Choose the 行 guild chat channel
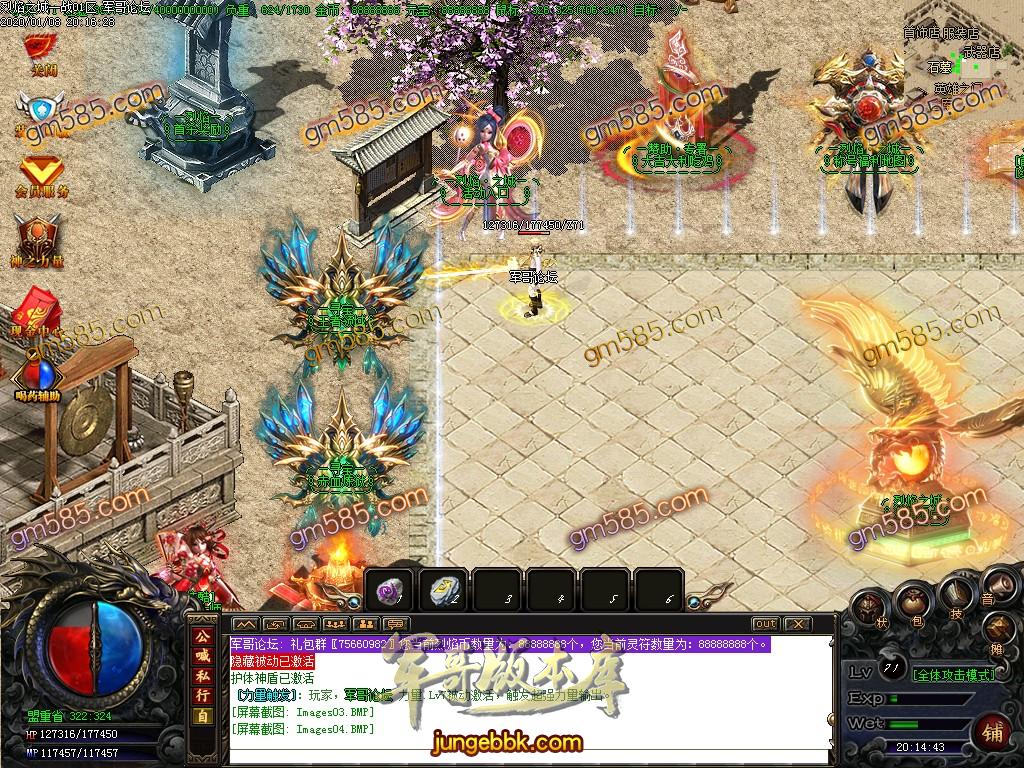The width and height of the screenshot is (1024, 768). pos(203,696)
